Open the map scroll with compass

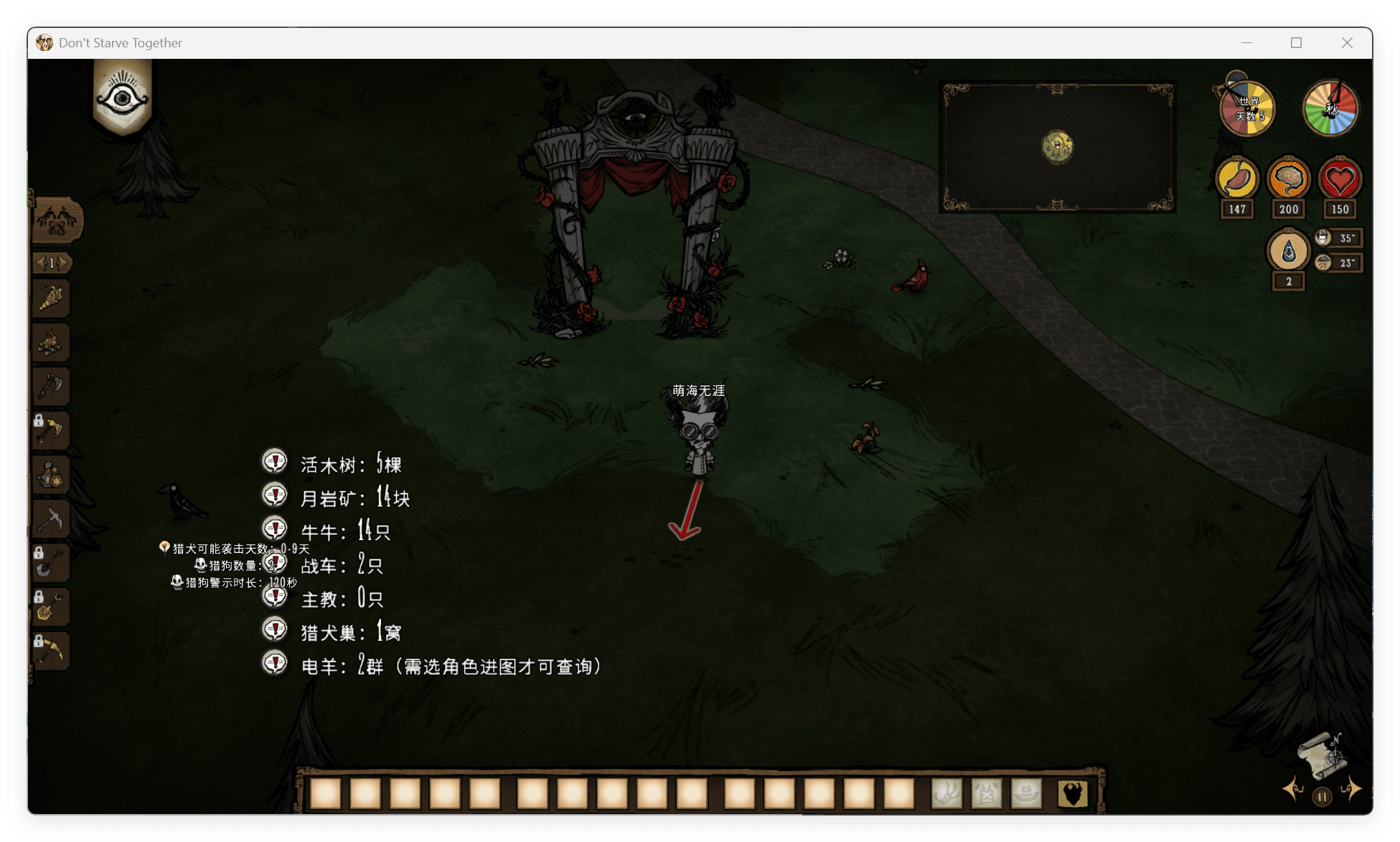point(1321,755)
